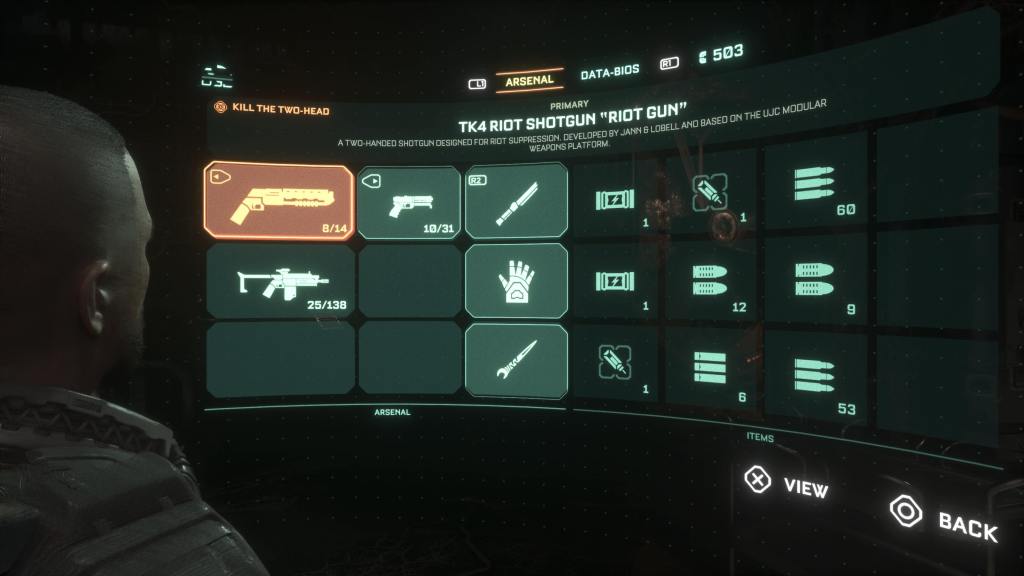Select the ammo stack of 60

[x=812, y=188]
